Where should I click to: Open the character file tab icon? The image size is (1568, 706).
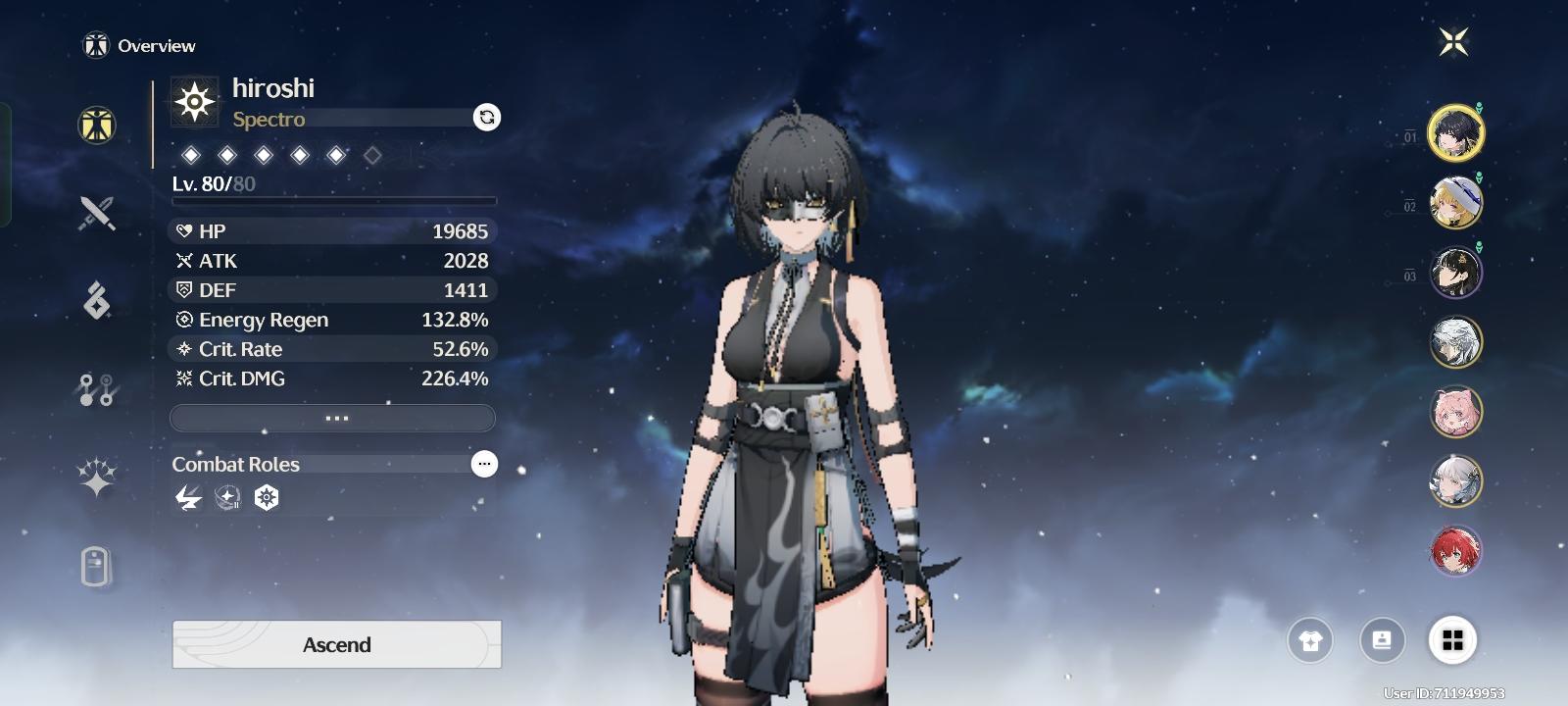(x=95, y=567)
